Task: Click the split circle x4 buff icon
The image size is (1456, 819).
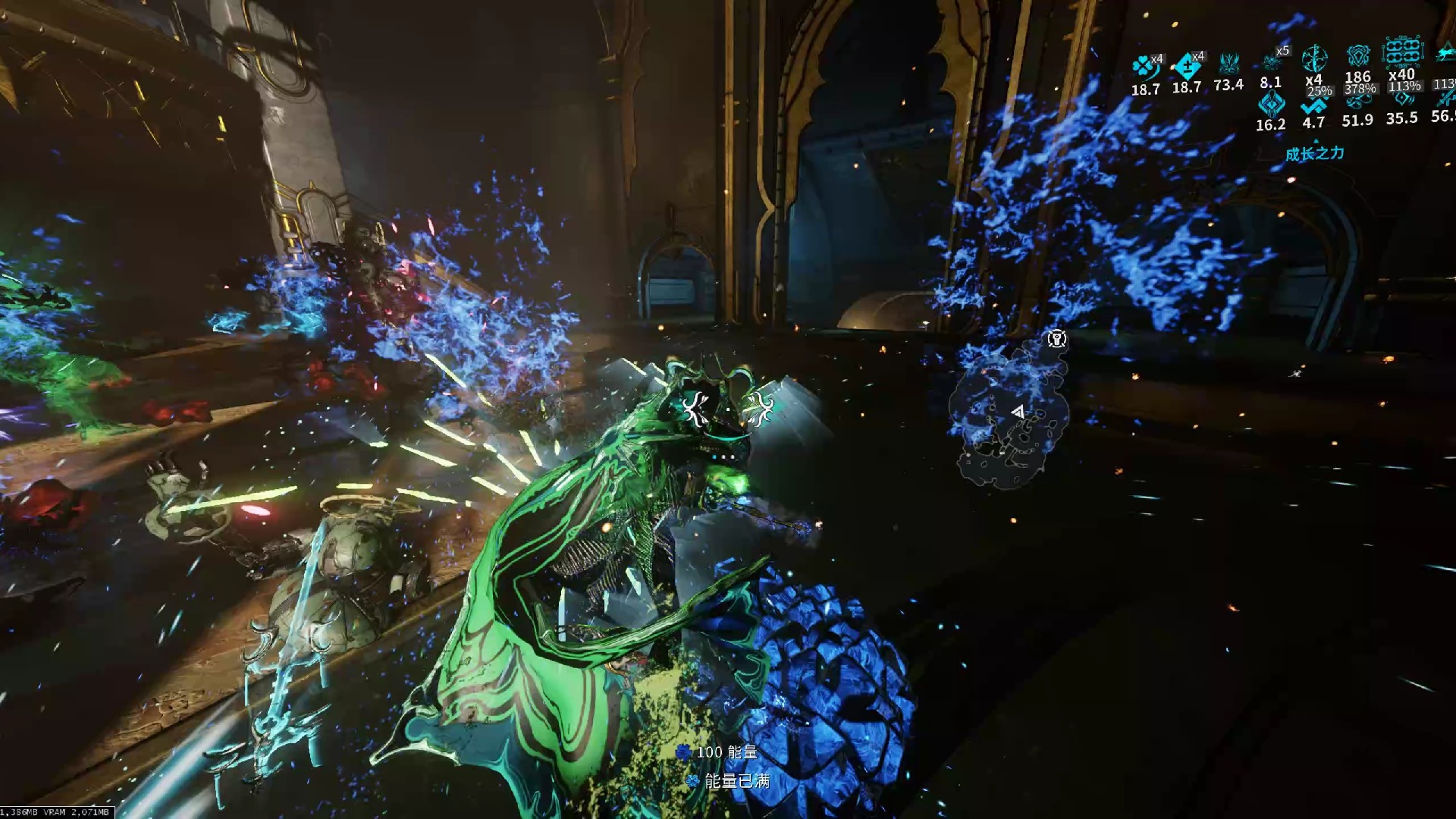Action: click(x=1313, y=58)
